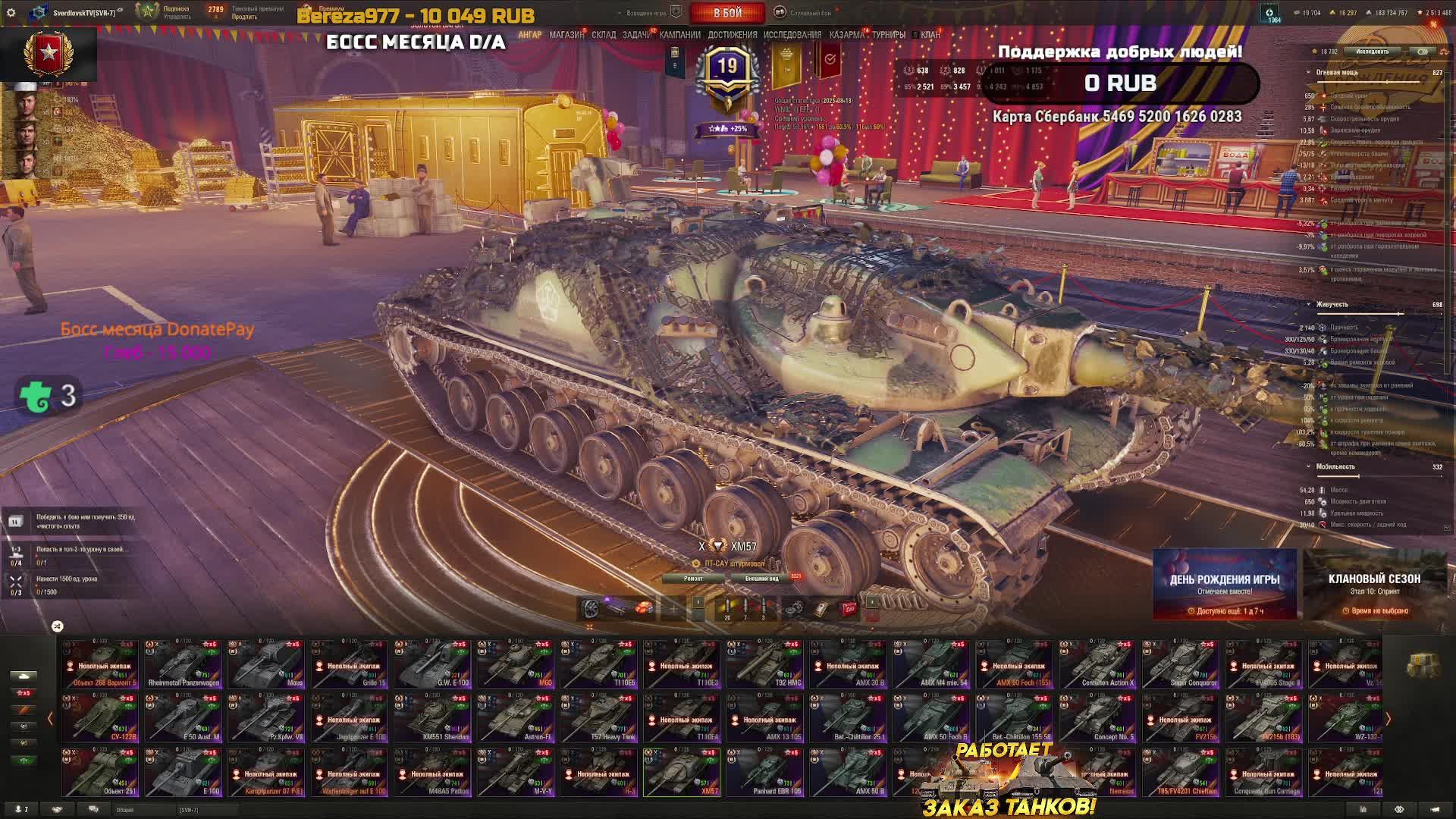Select the Объект 261 tank card

pyautogui.click(x=100, y=773)
